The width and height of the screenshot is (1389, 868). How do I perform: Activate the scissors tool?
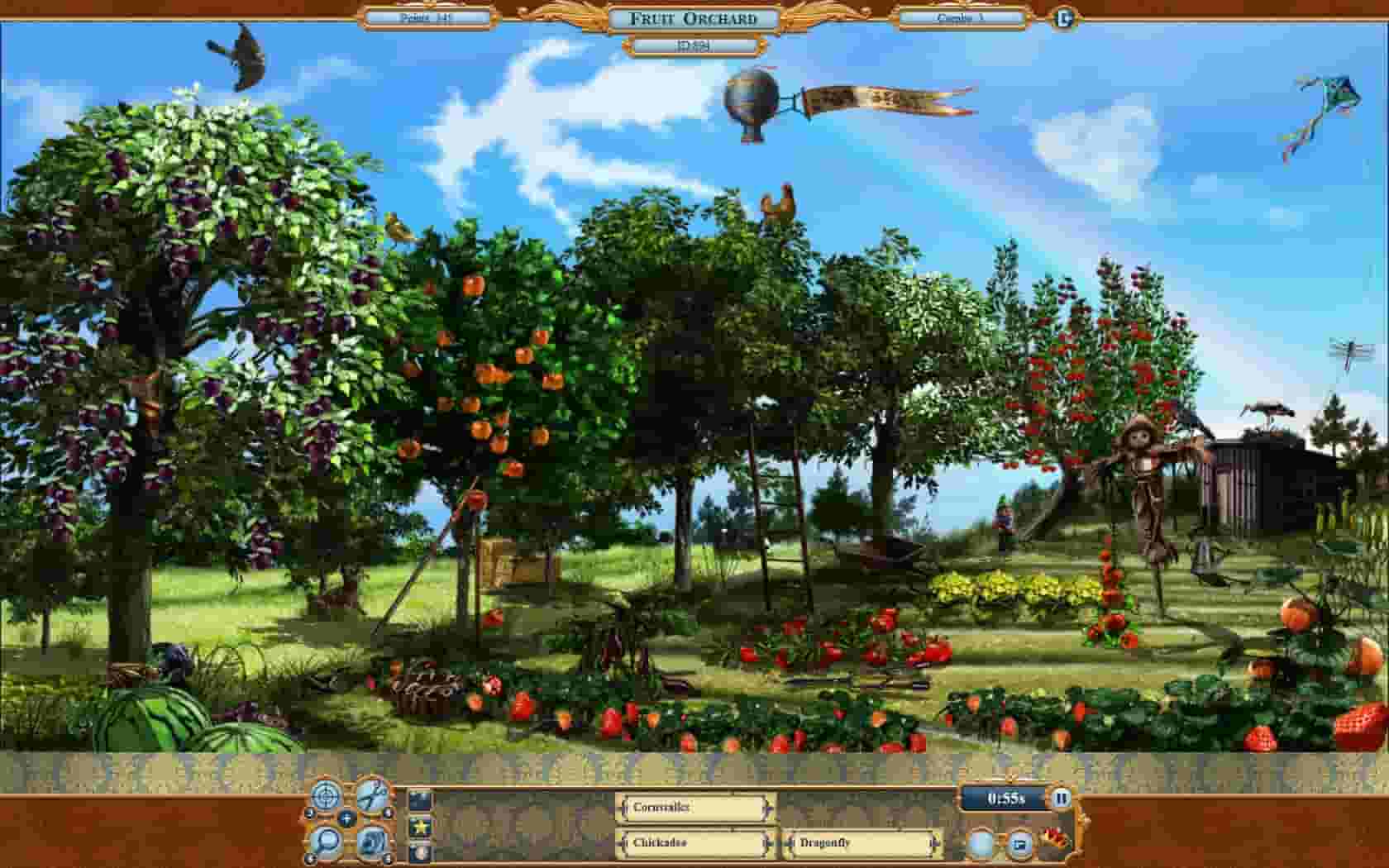(x=374, y=796)
